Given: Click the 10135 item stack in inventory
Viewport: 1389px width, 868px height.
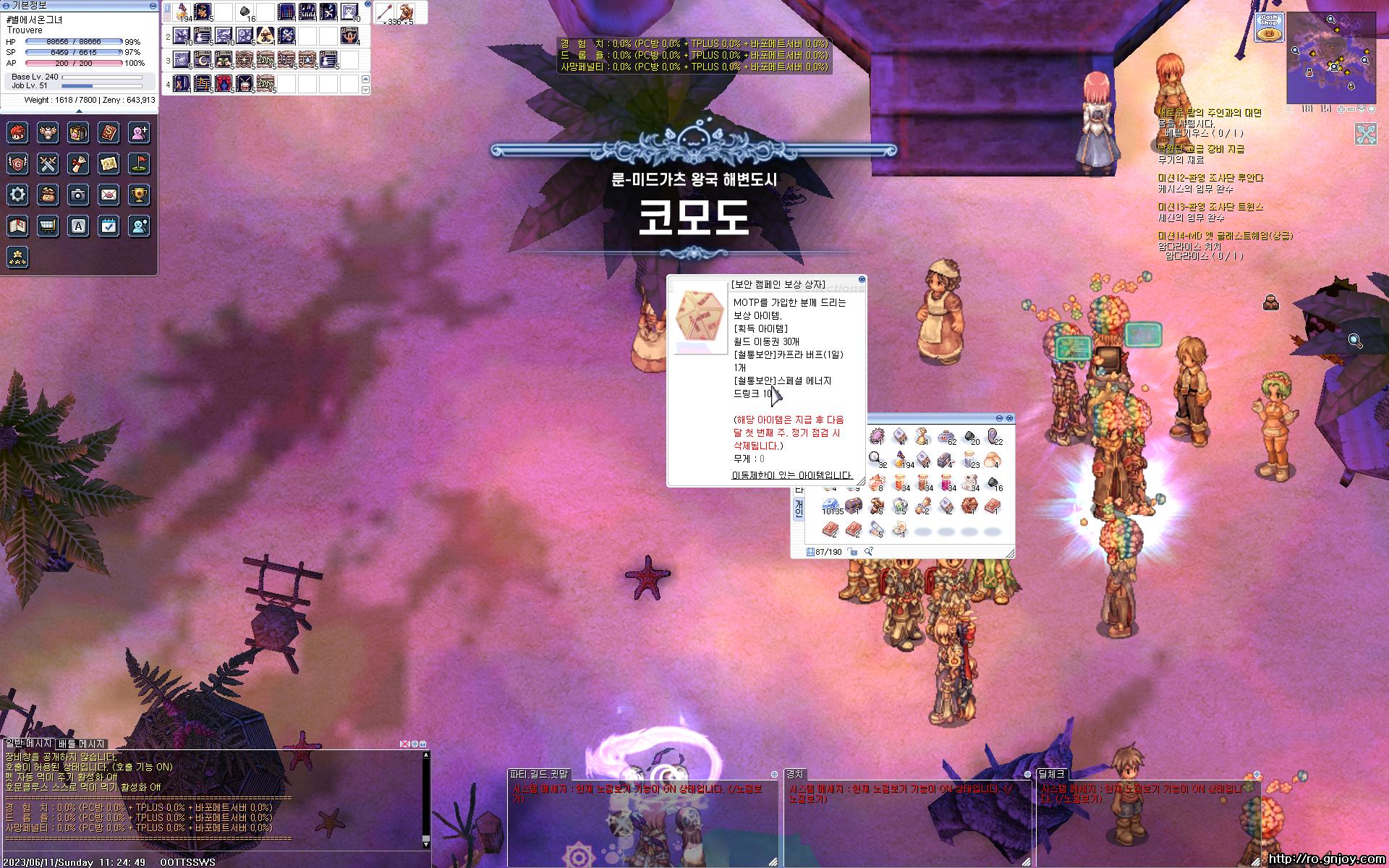Looking at the screenshot, I should pyautogui.click(x=831, y=506).
